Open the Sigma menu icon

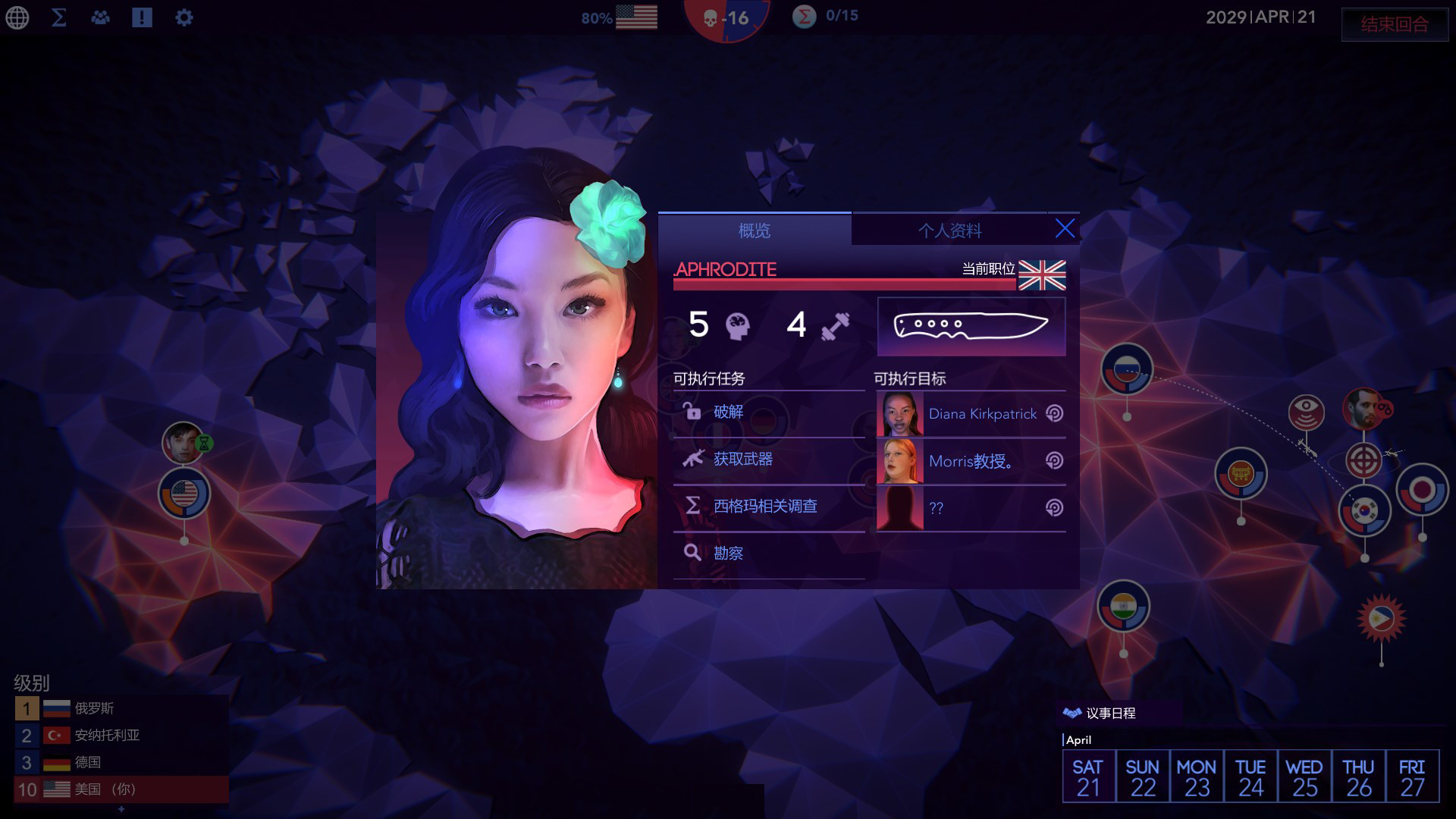click(58, 17)
